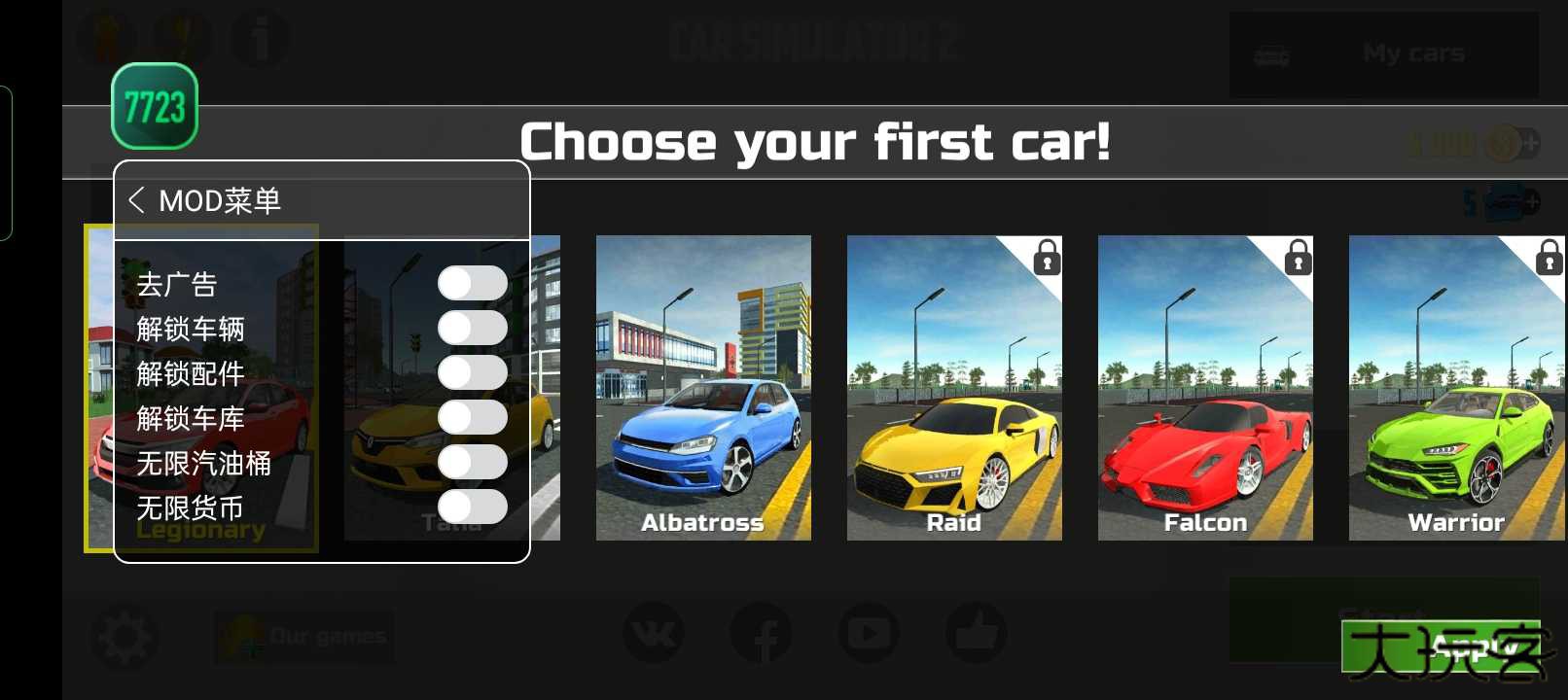Enable the 去广告 toggle
Screen dimensions: 1568x700
click(474, 281)
